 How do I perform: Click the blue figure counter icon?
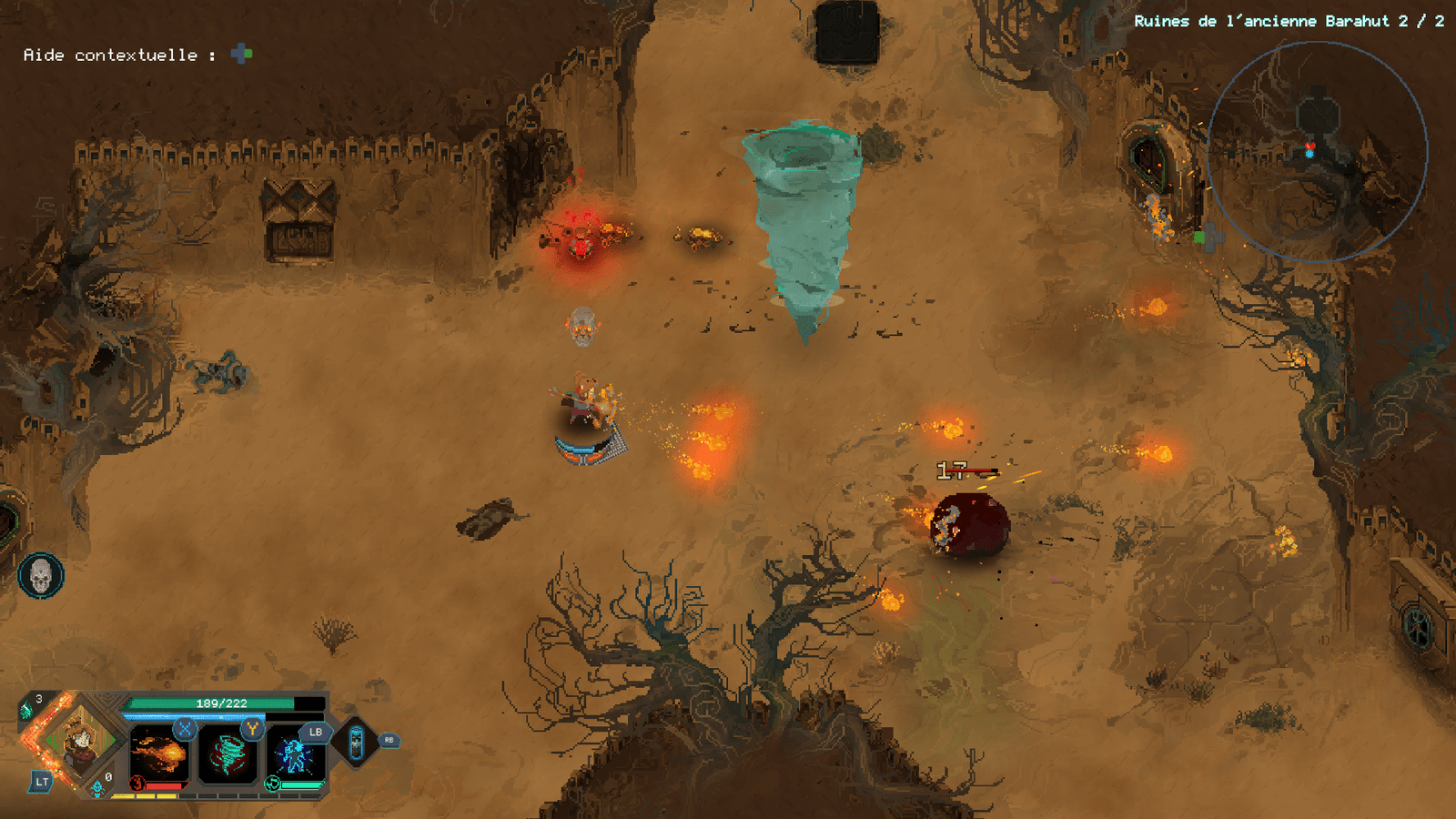97,788
